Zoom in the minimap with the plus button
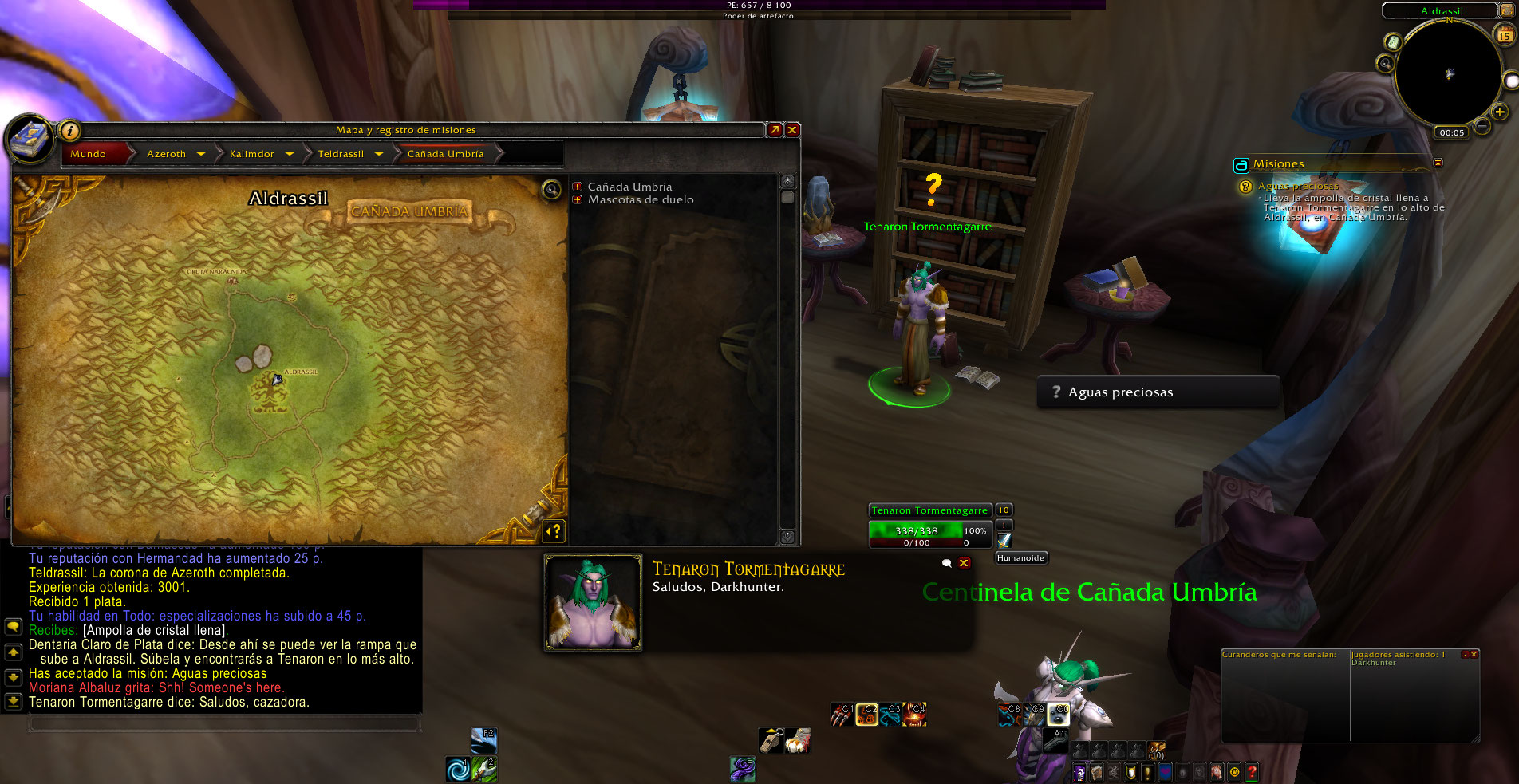Viewport: 1519px width, 784px height. (1500, 112)
